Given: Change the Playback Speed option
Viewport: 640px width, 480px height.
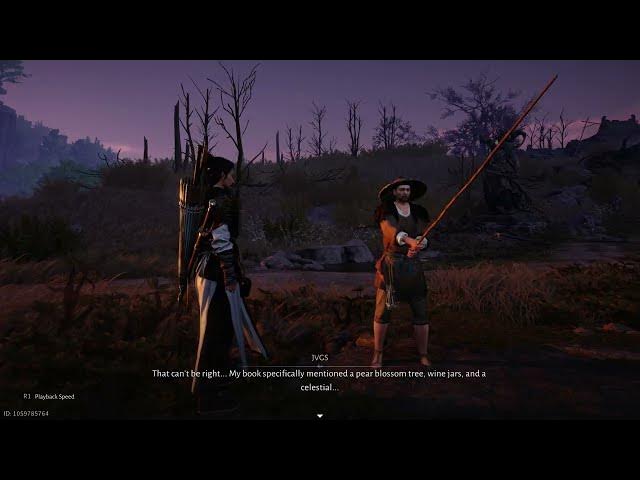Looking at the screenshot, I should (49, 396).
